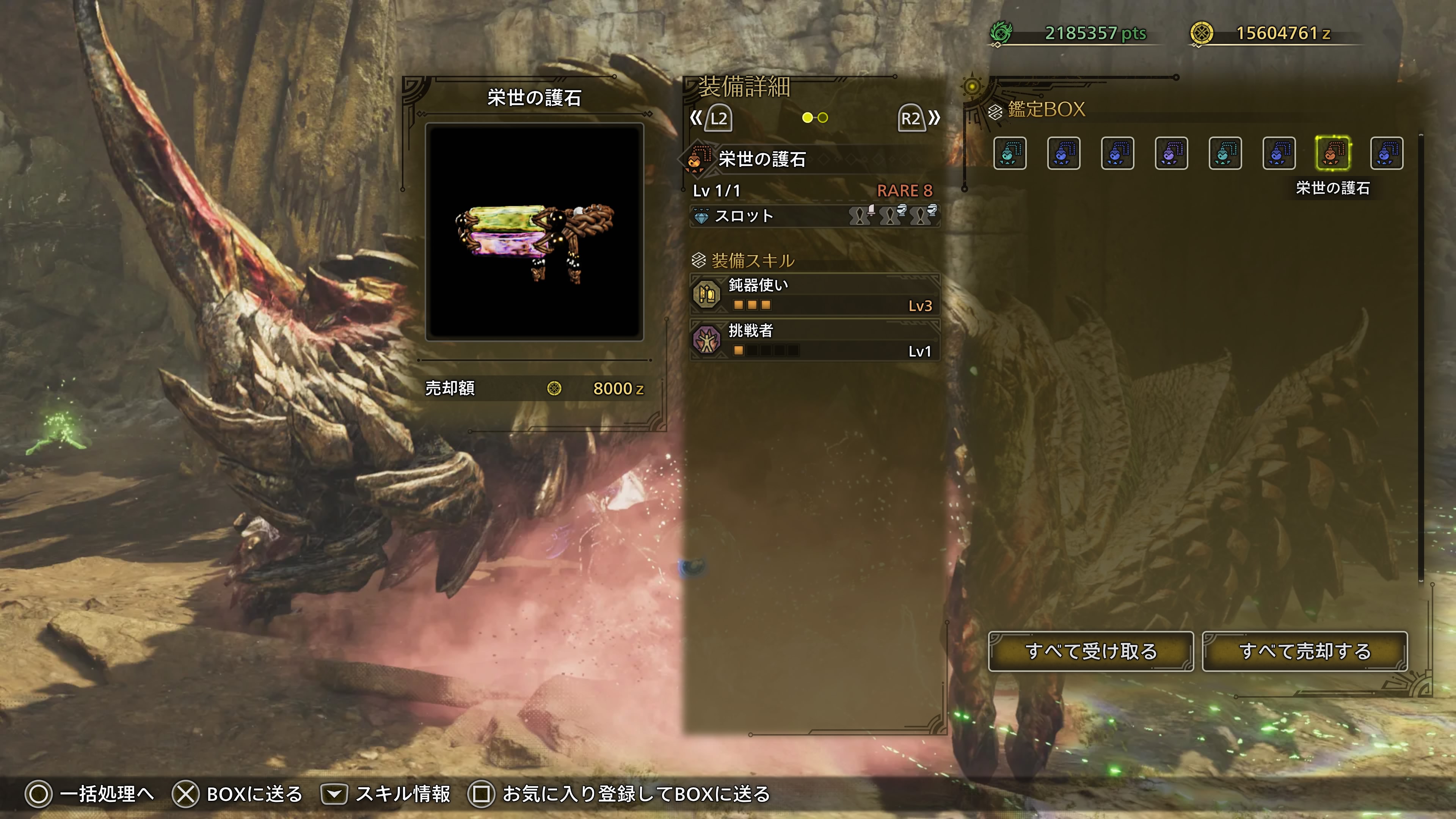The image size is (1456, 819).
Task: Select the highlighted orange 栄世の護石 talisman slot
Action: 1333,153
